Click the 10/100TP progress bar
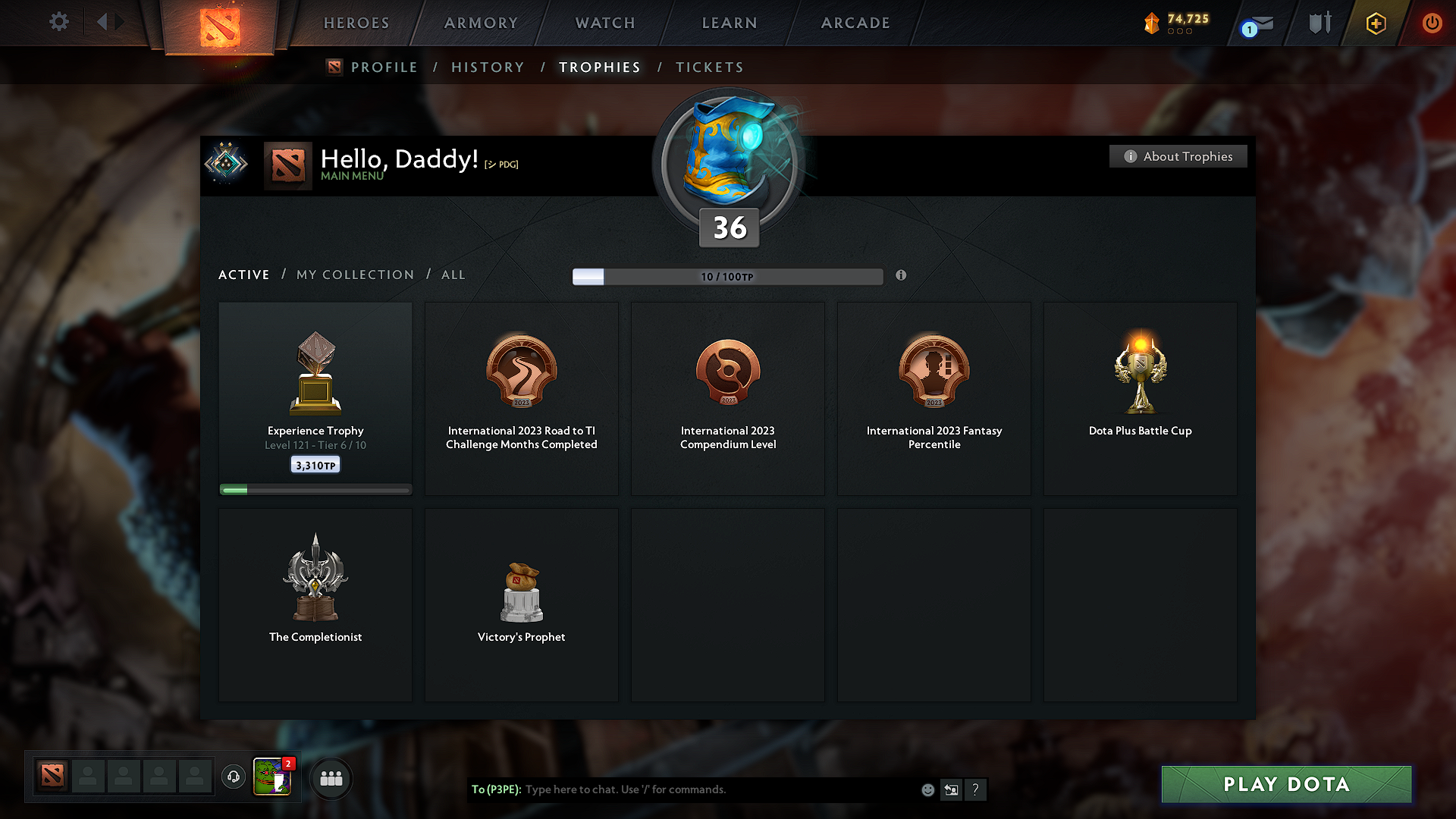The image size is (1456, 819). click(x=728, y=276)
